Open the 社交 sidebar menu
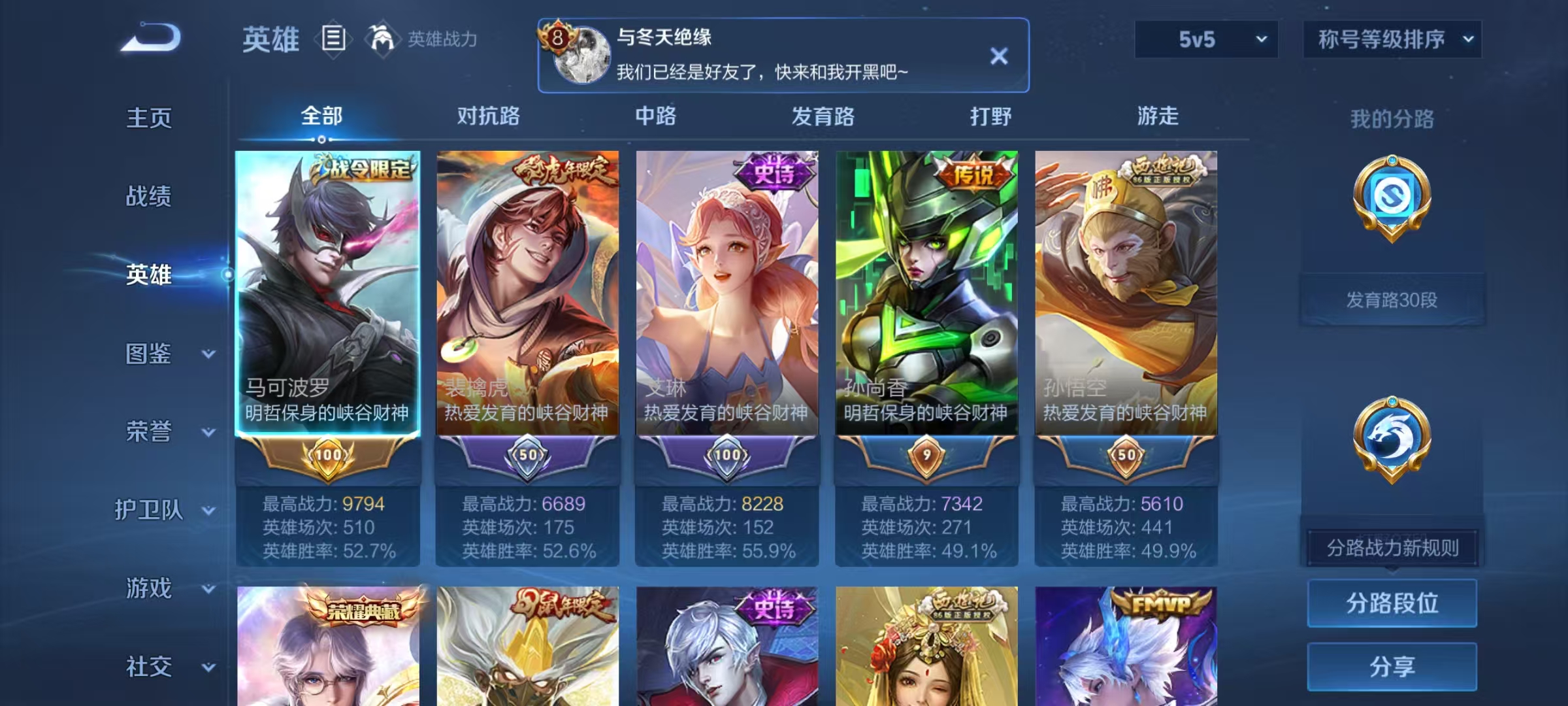 [x=149, y=667]
